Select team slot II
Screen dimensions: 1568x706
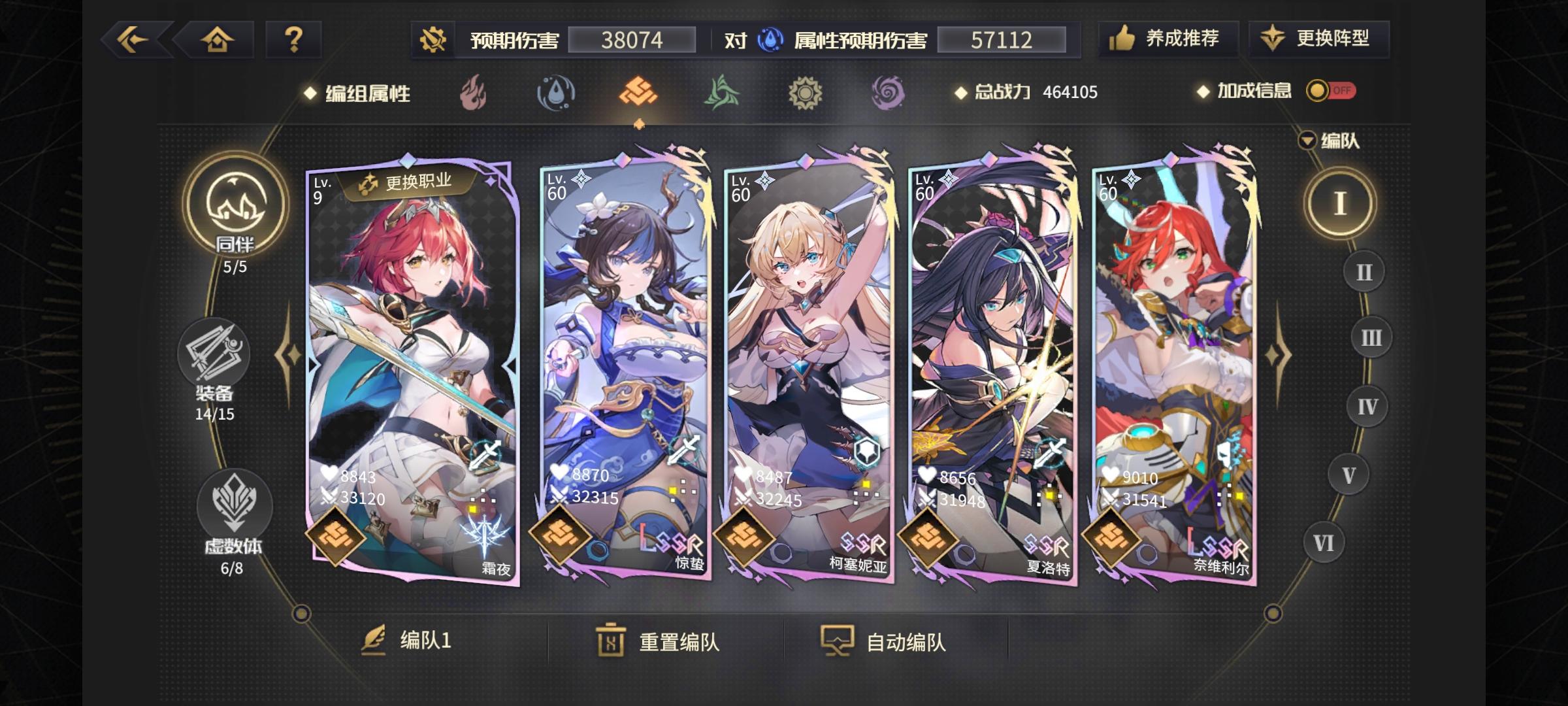(x=1364, y=271)
